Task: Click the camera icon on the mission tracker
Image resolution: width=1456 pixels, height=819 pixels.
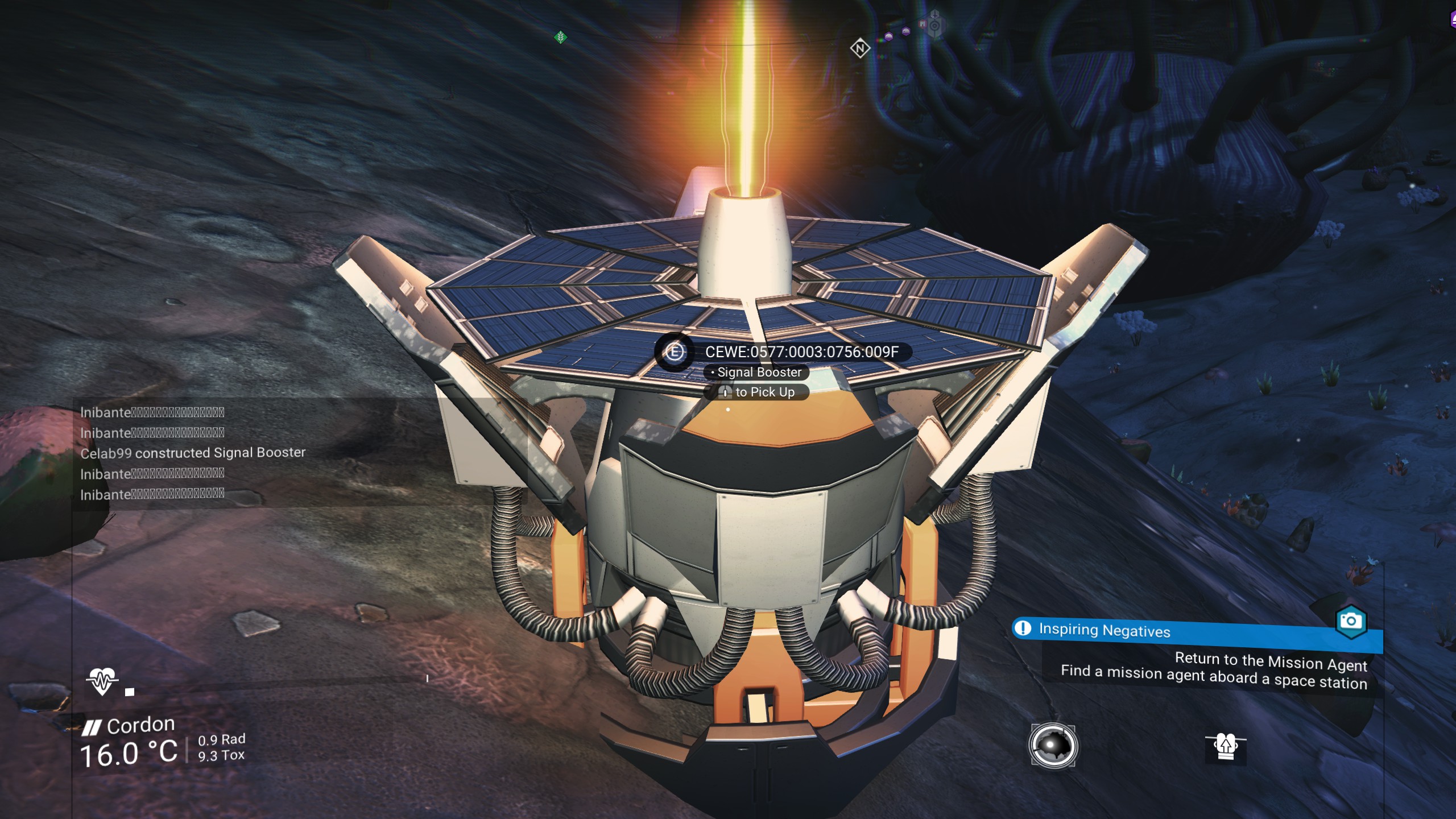Action: click(1351, 621)
